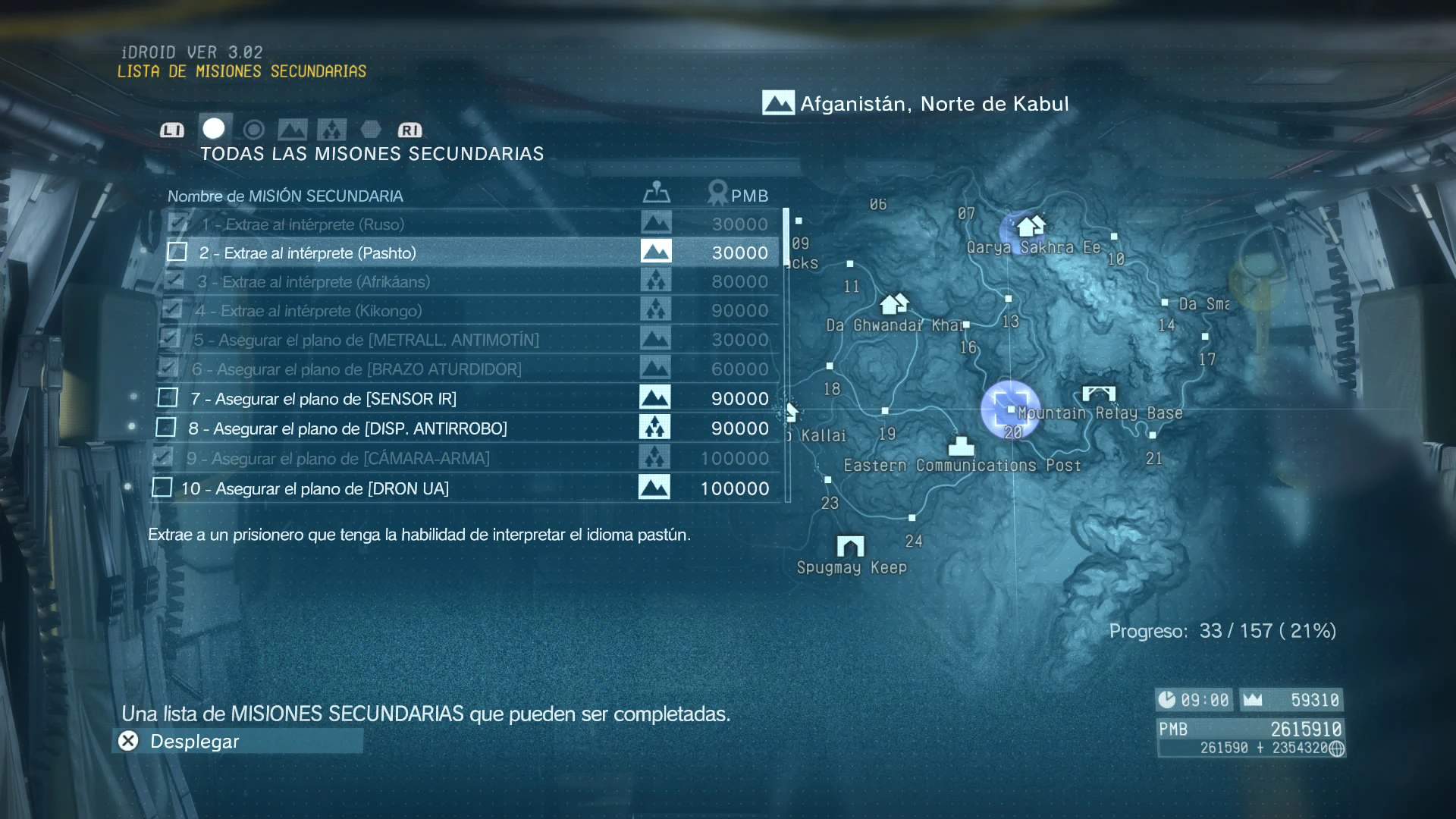
Task: Select the Qarya Sakhra Ee village marker
Action: pyautogui.click(x=1030, y=227)
